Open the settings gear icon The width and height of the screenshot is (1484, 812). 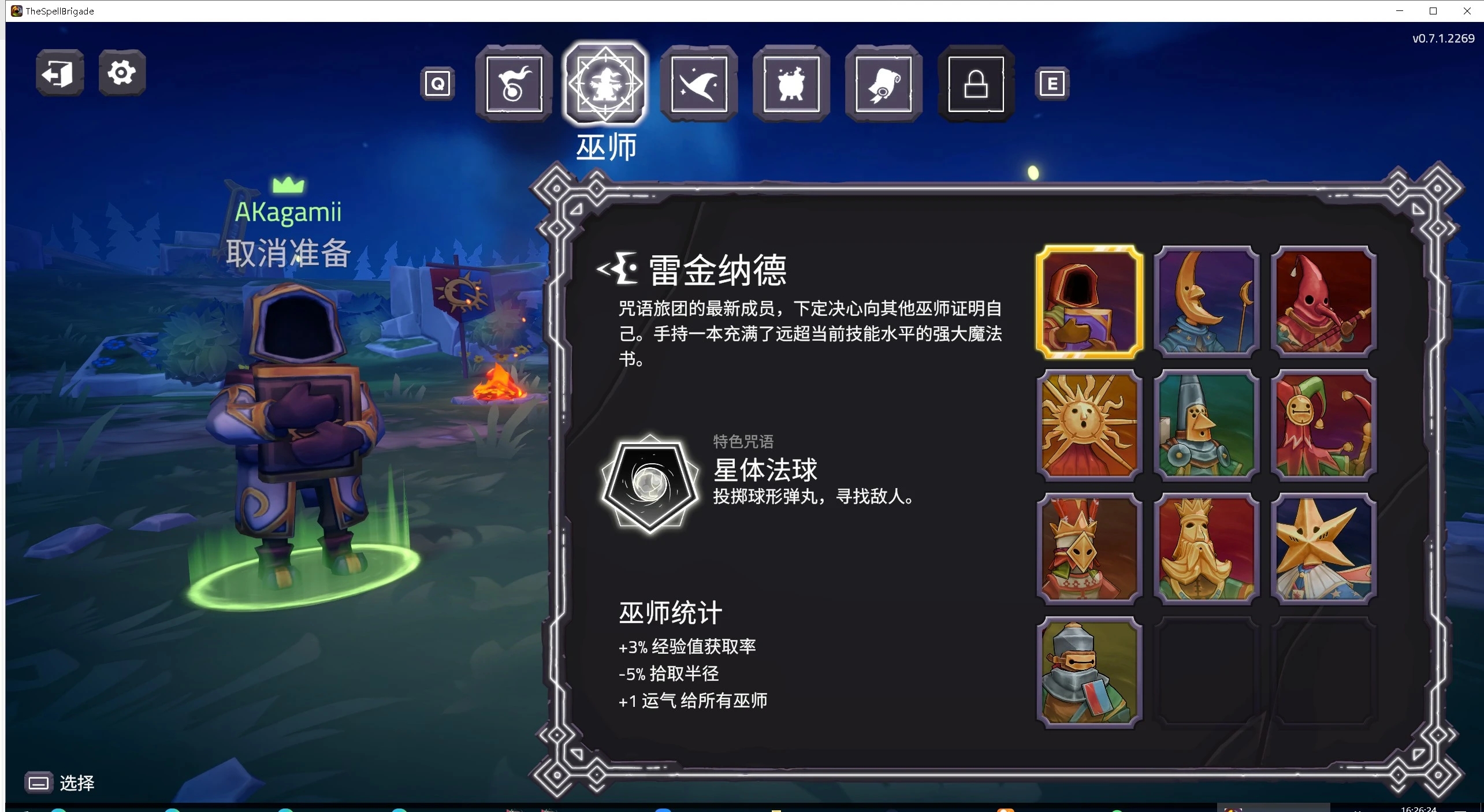click(121, 73)
